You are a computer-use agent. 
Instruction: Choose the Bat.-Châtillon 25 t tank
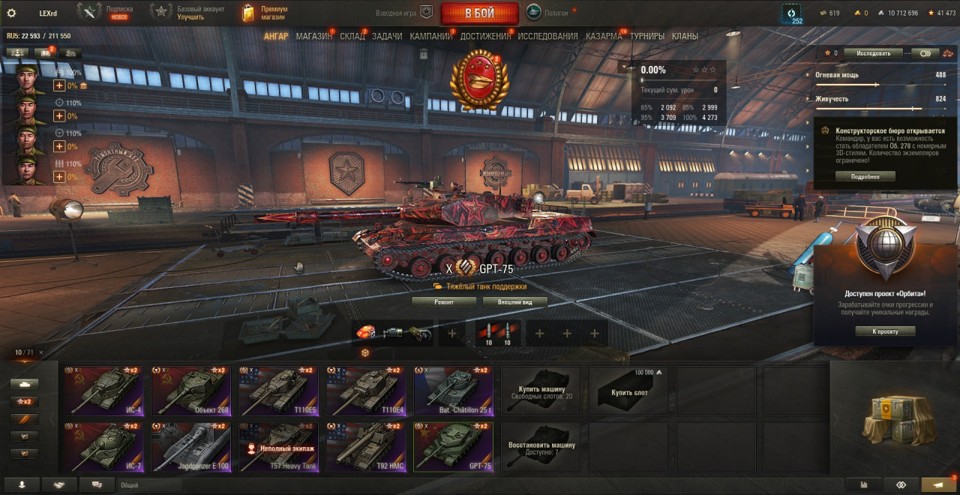(x=452, y=390)
